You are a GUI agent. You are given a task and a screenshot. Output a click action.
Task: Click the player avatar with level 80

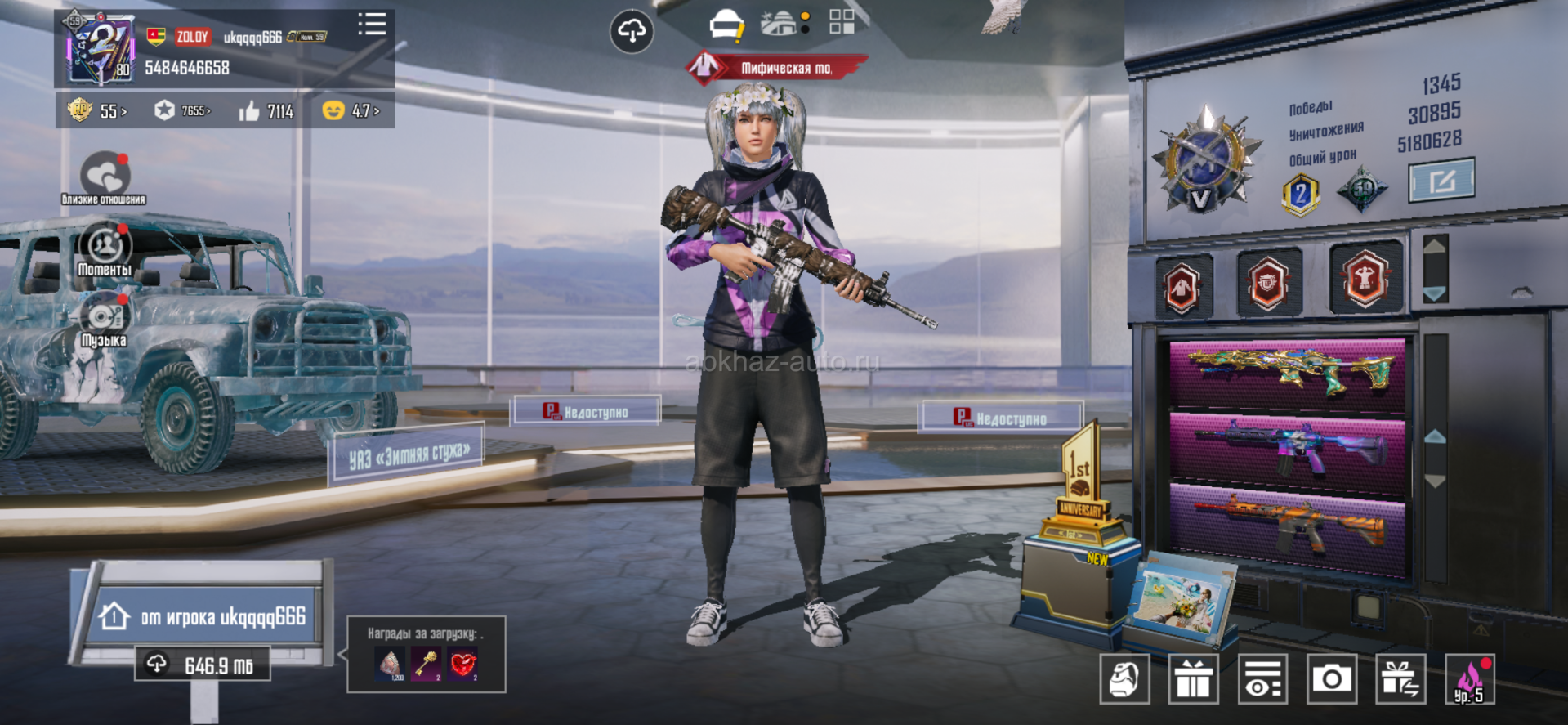click(x=101, y=49)
